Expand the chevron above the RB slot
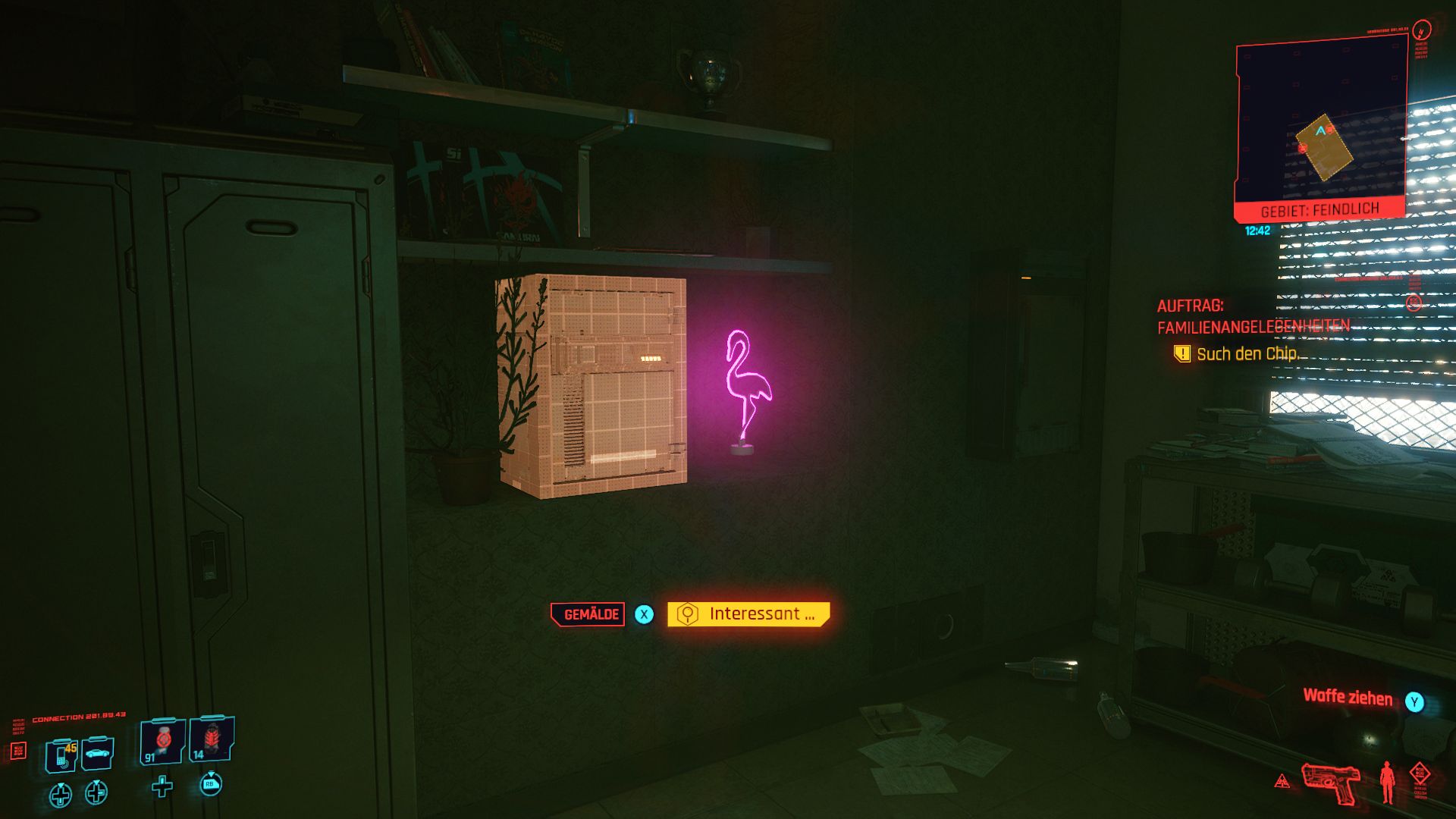 coord(212,774)
